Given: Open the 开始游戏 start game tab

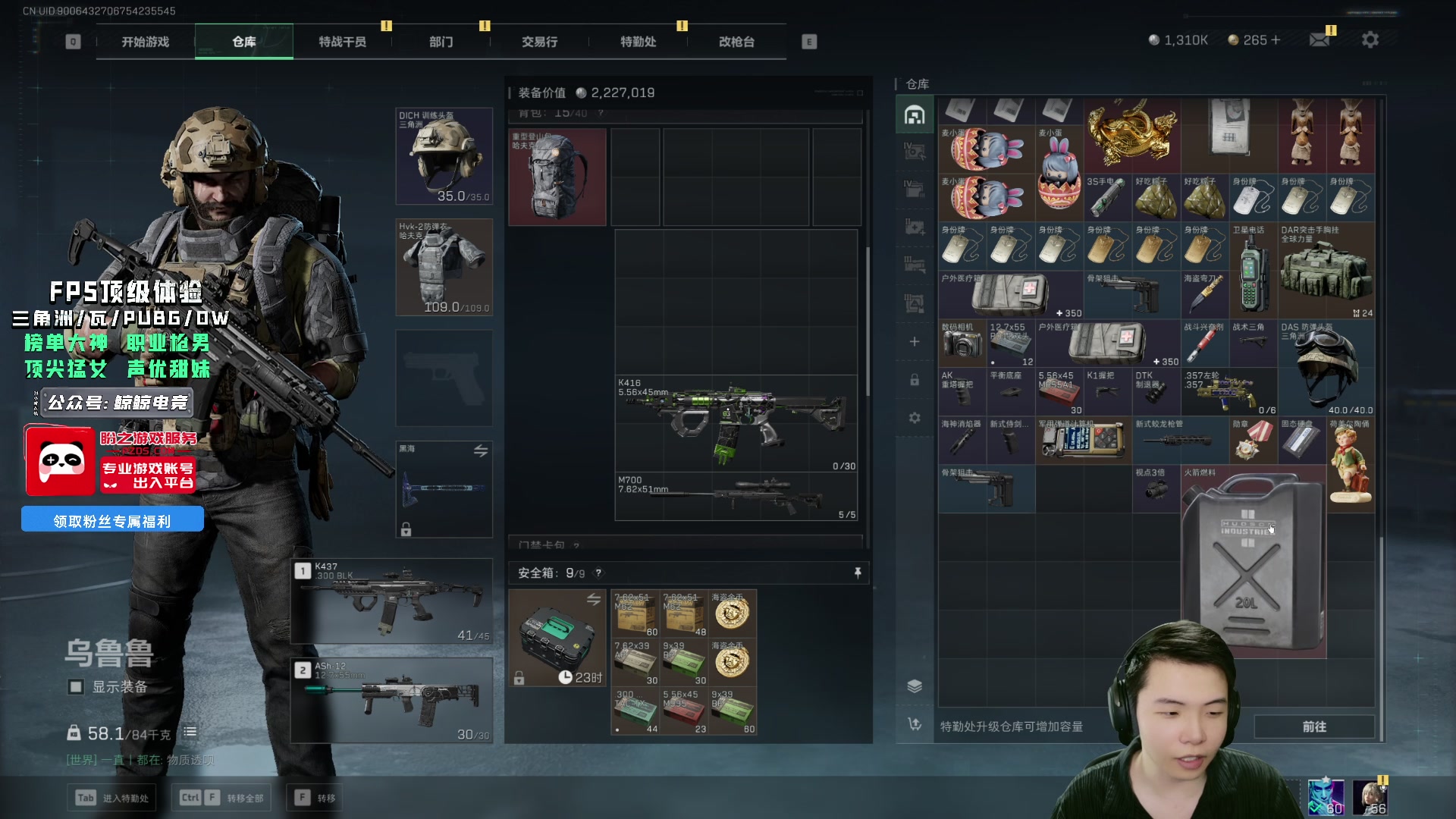Looking at the screenshot, I should (145, 42).
